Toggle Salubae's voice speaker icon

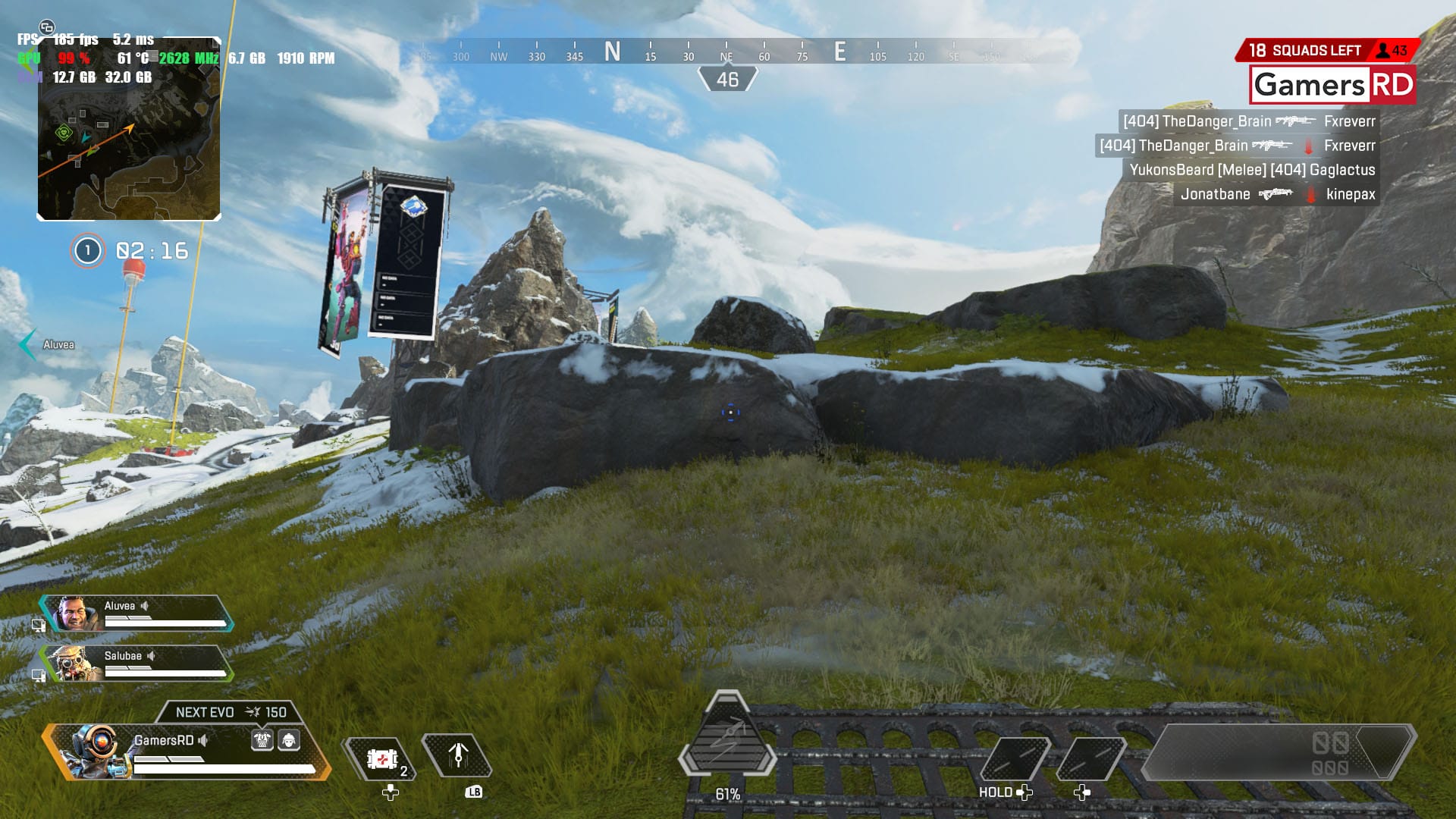click(x=152, y=656)
